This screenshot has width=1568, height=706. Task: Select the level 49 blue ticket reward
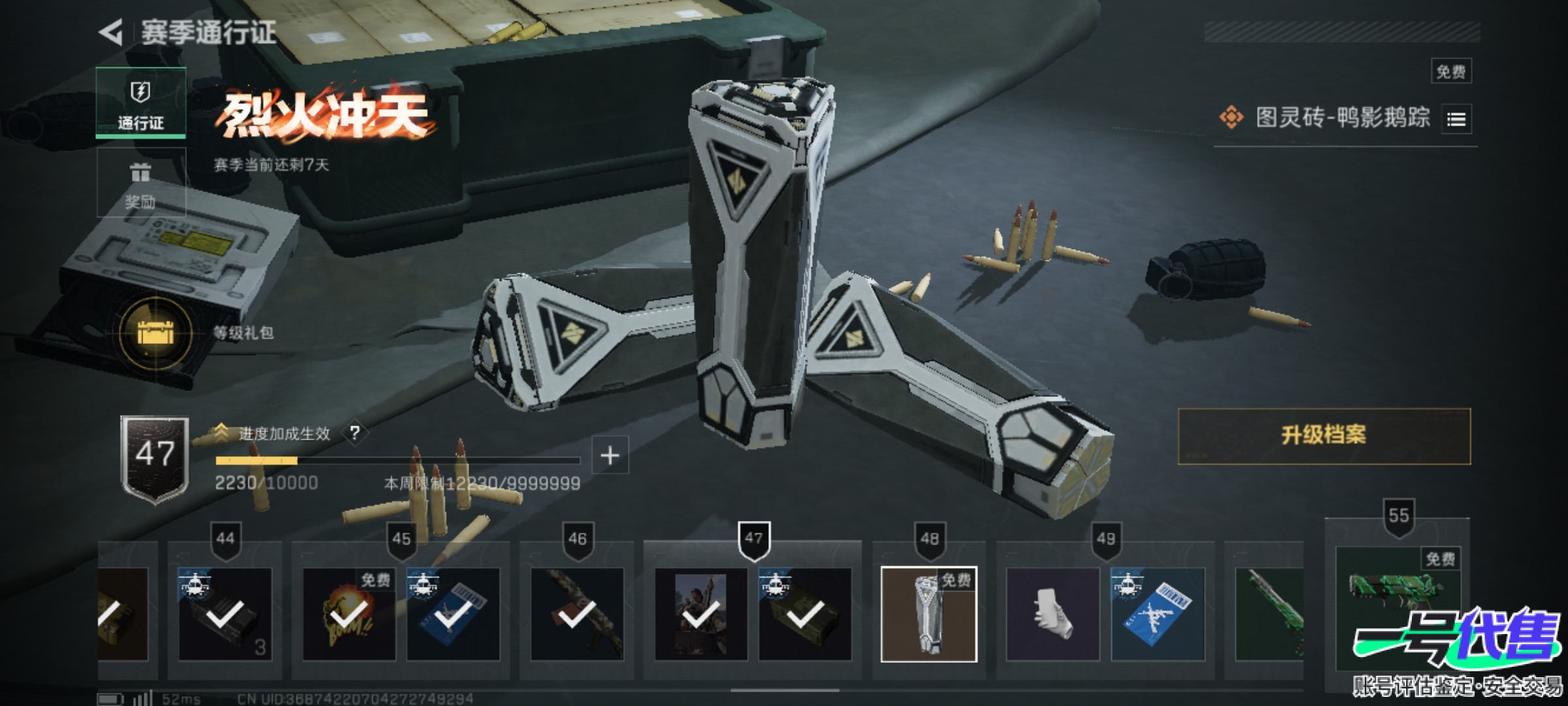(x=1157, y=614)
